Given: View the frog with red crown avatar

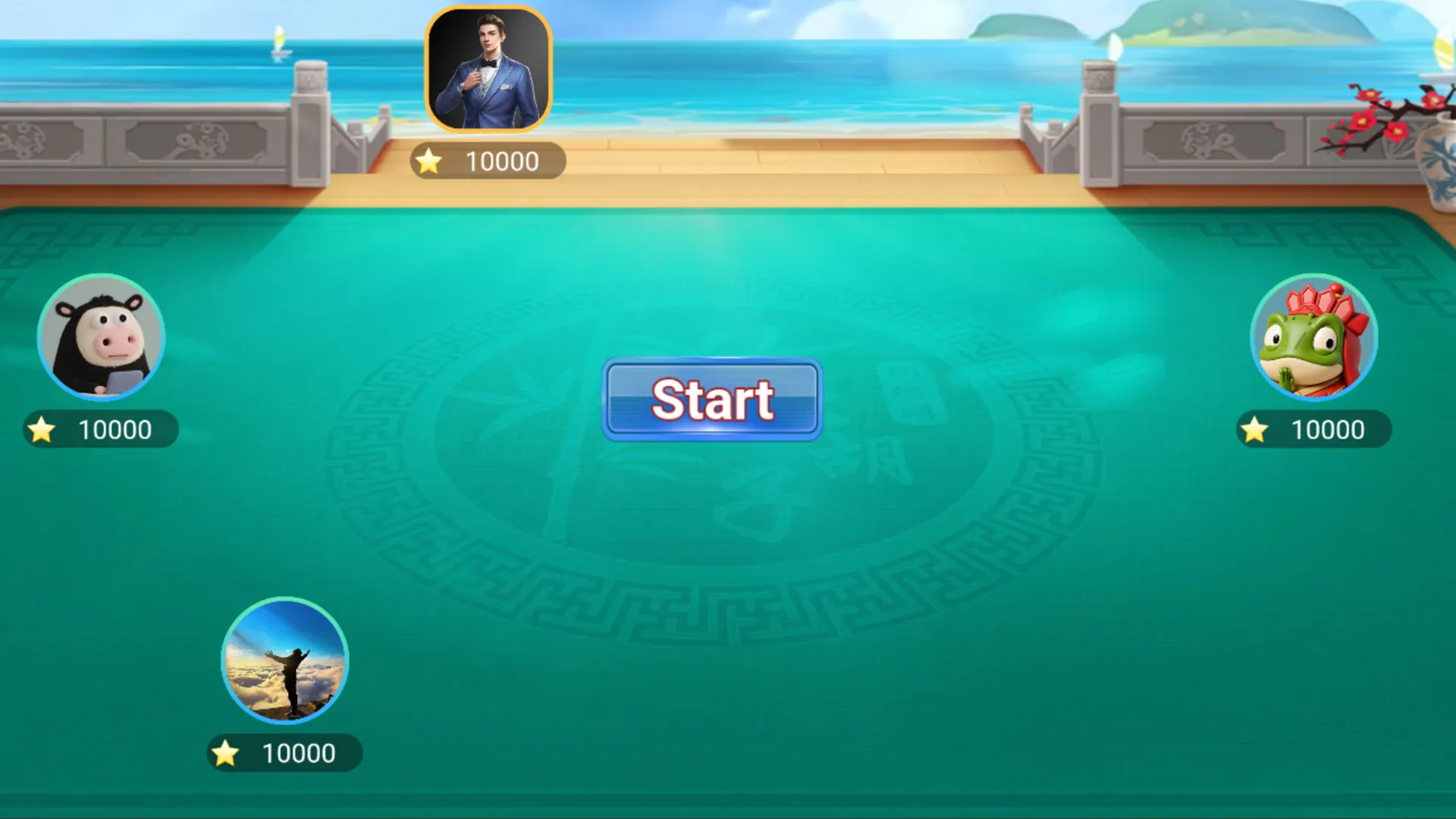Looking at the screenshot, I should [x=1313, y=337].
